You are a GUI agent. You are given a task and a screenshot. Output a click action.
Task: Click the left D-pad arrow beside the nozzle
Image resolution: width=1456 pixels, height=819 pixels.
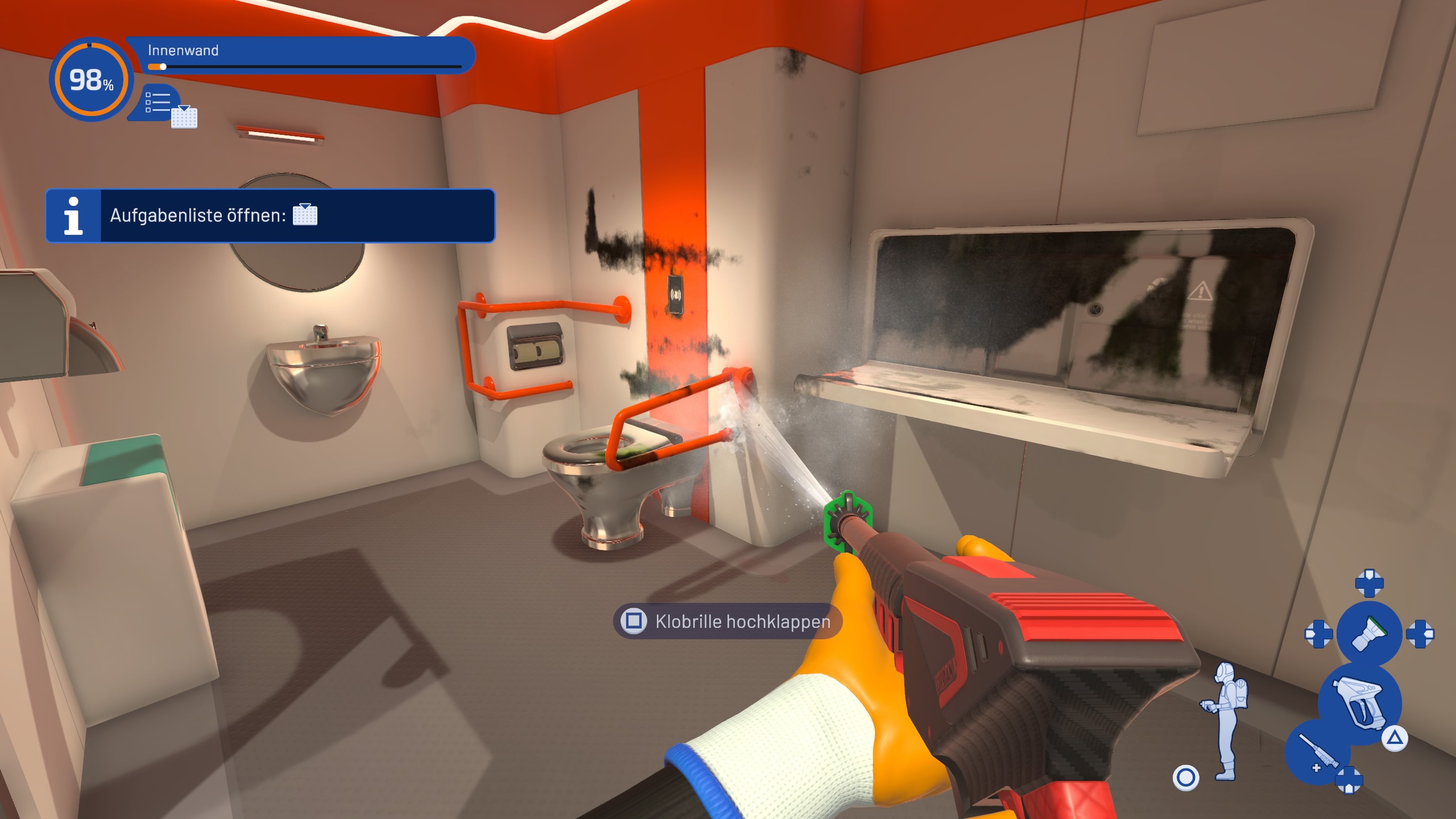pos(1319,635)
